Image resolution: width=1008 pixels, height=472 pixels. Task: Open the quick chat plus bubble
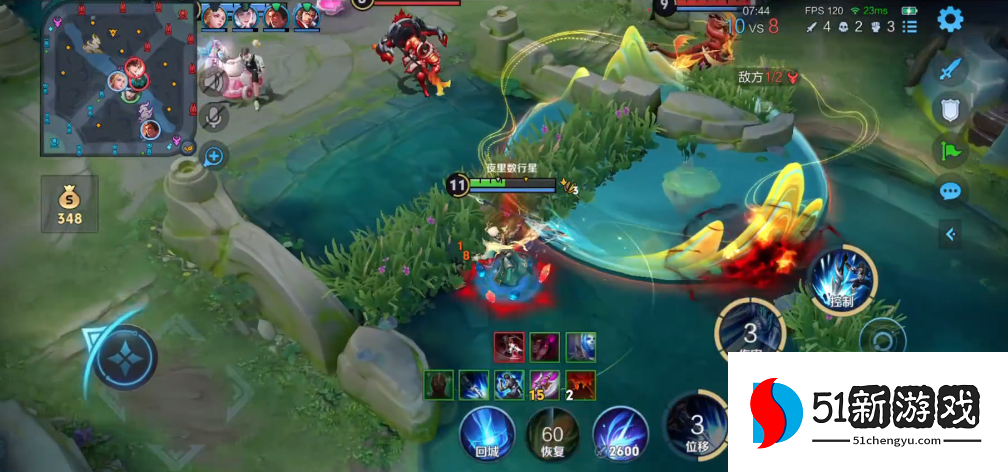pos(213,155)
